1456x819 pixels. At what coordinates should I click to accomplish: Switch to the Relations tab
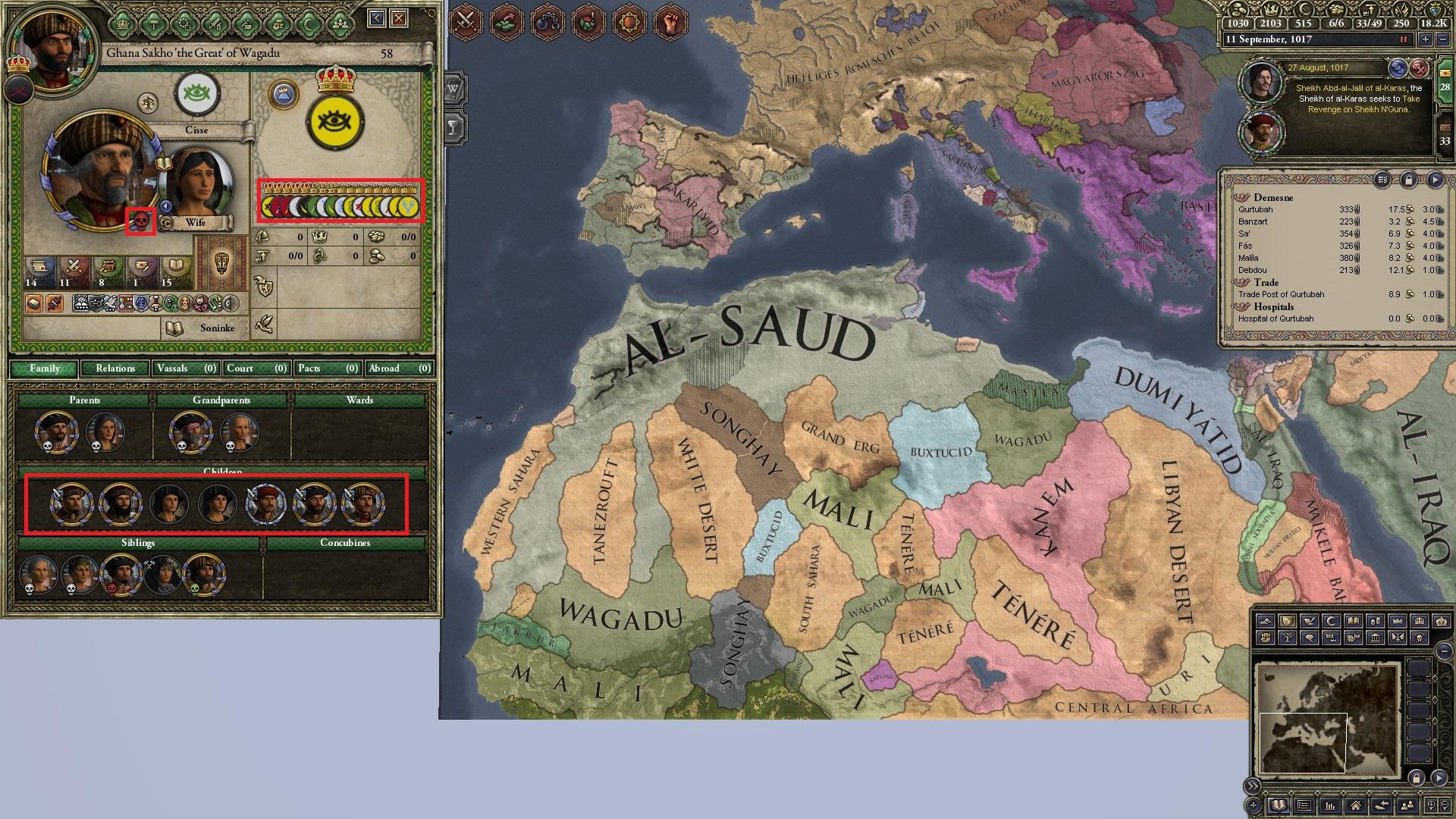116,369
